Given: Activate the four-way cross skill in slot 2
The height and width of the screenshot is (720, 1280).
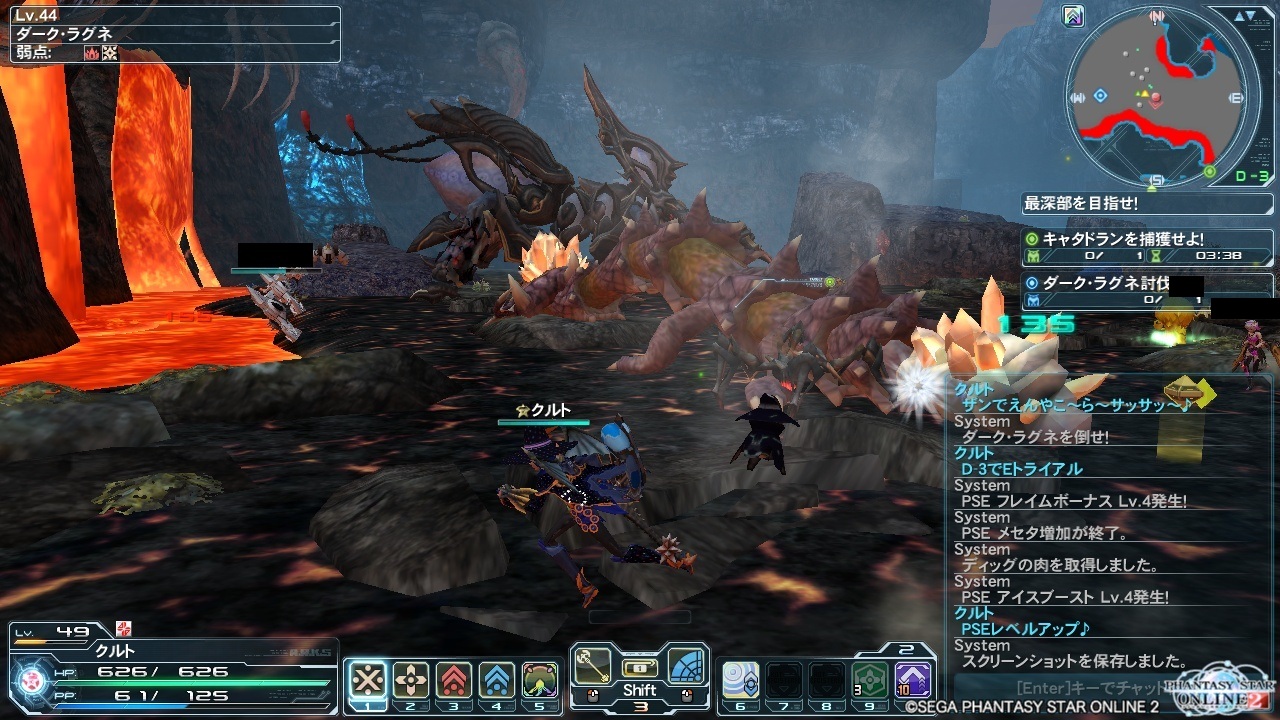Looking at the screenshot, I should click(411, 680).
